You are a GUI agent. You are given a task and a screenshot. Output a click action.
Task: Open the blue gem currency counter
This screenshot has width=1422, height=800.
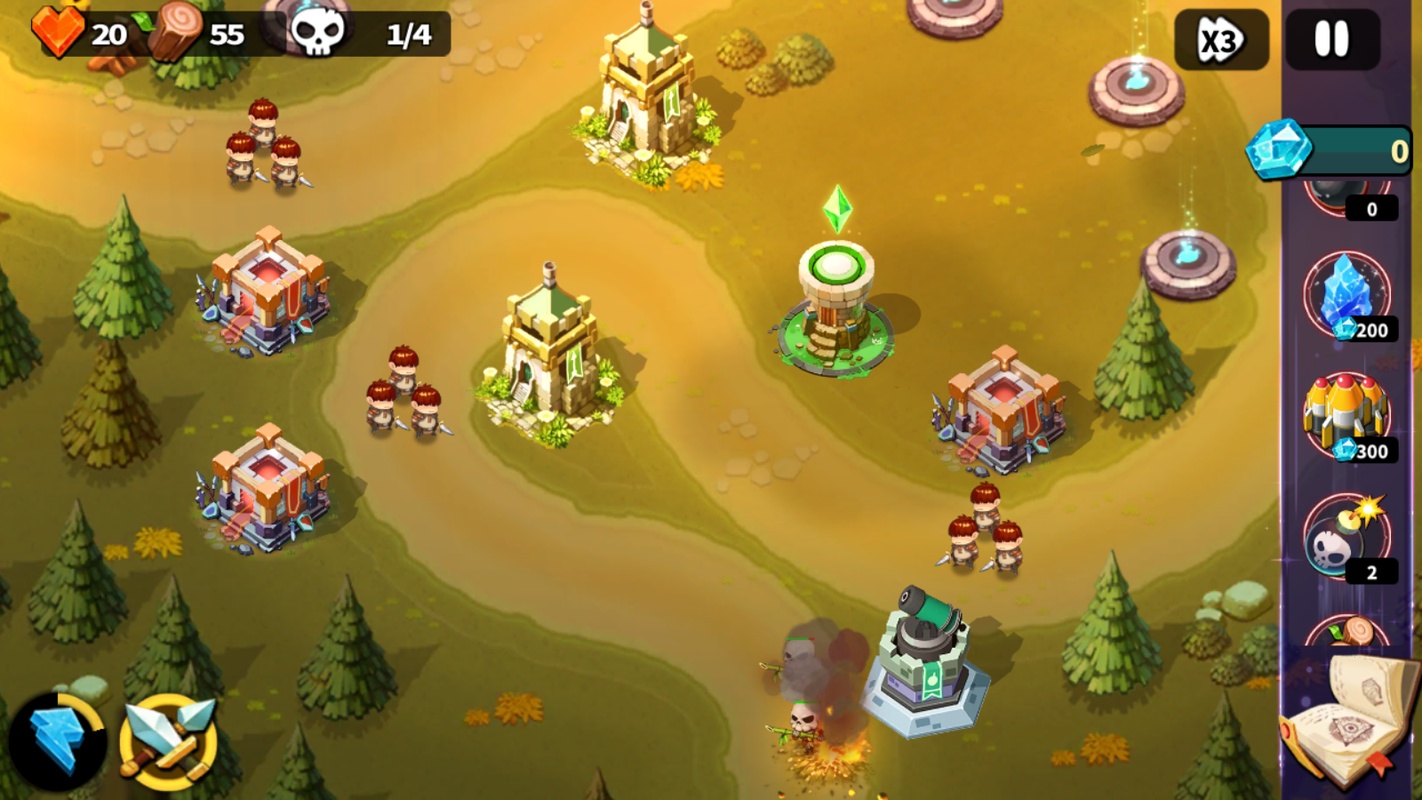tap(1330, 151)
